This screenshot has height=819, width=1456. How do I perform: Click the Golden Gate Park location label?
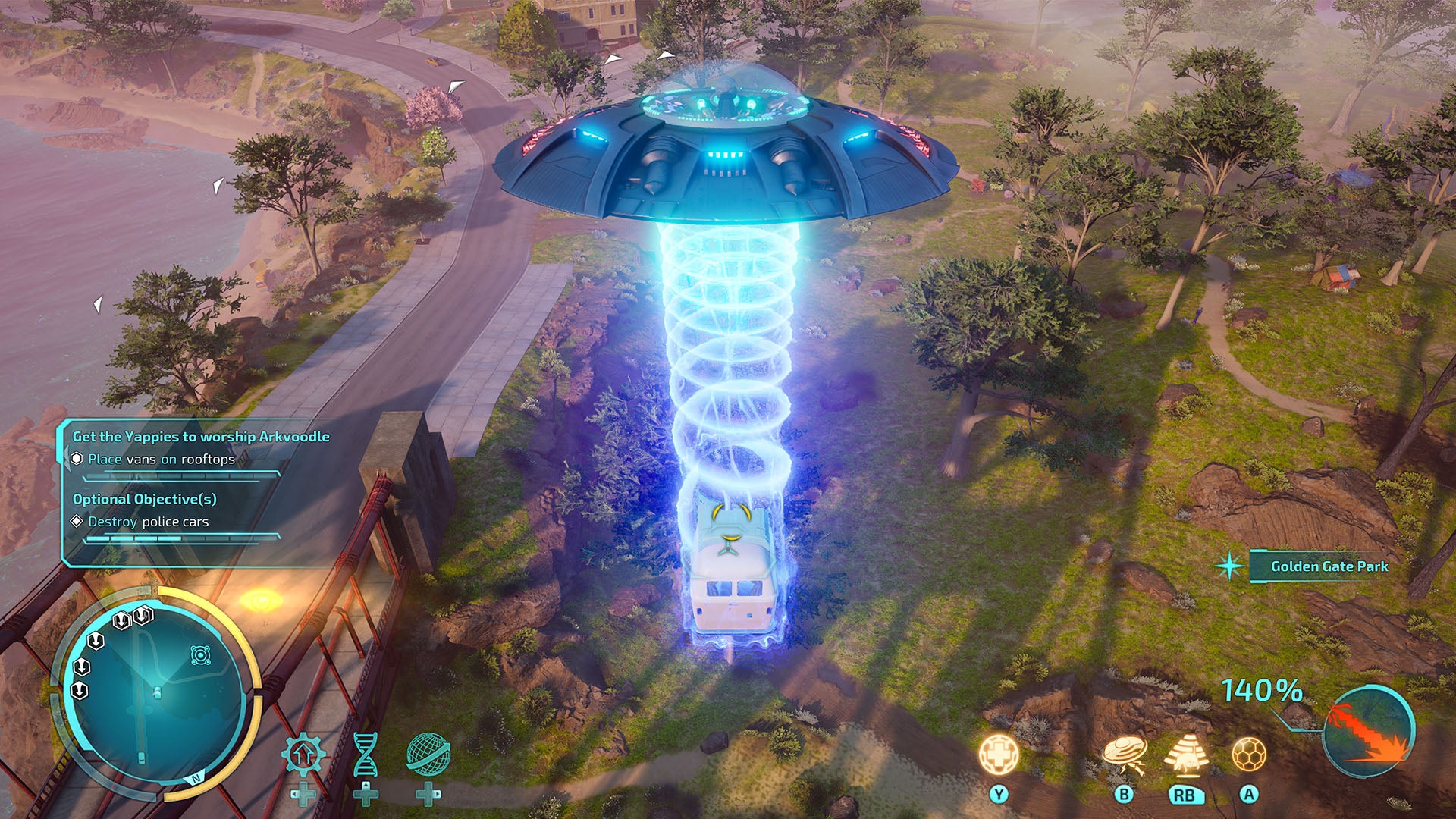[1329, 566]
